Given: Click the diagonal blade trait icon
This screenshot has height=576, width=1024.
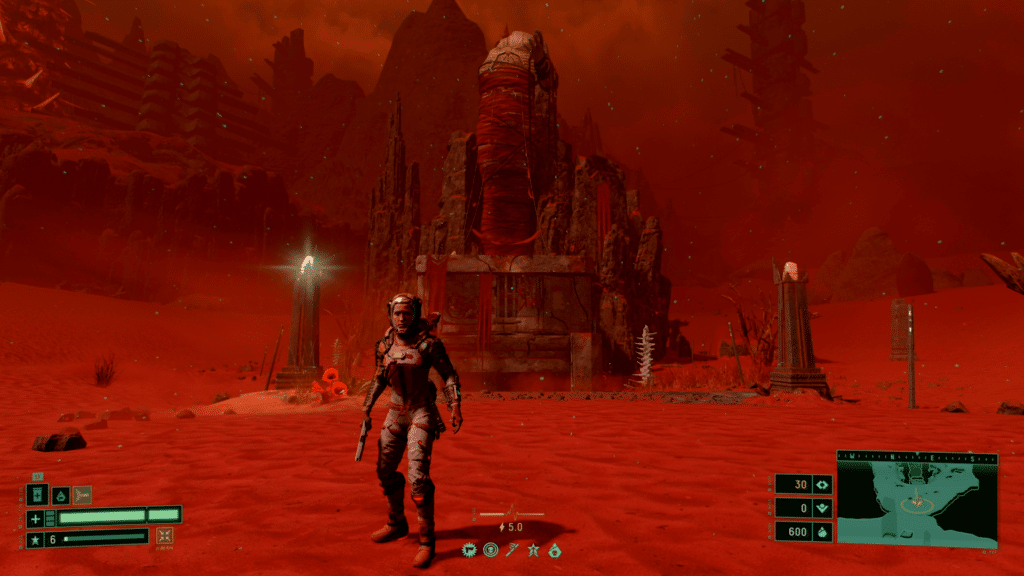Looking at the screenshot, I should [x=512, y=550].
